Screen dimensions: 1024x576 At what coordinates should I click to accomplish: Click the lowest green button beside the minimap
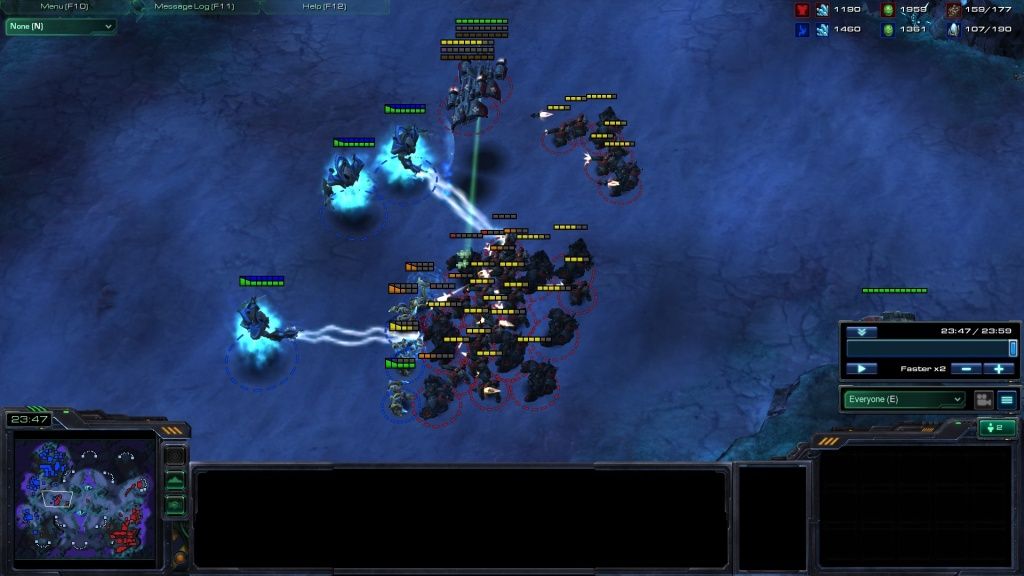pos(175,505)
